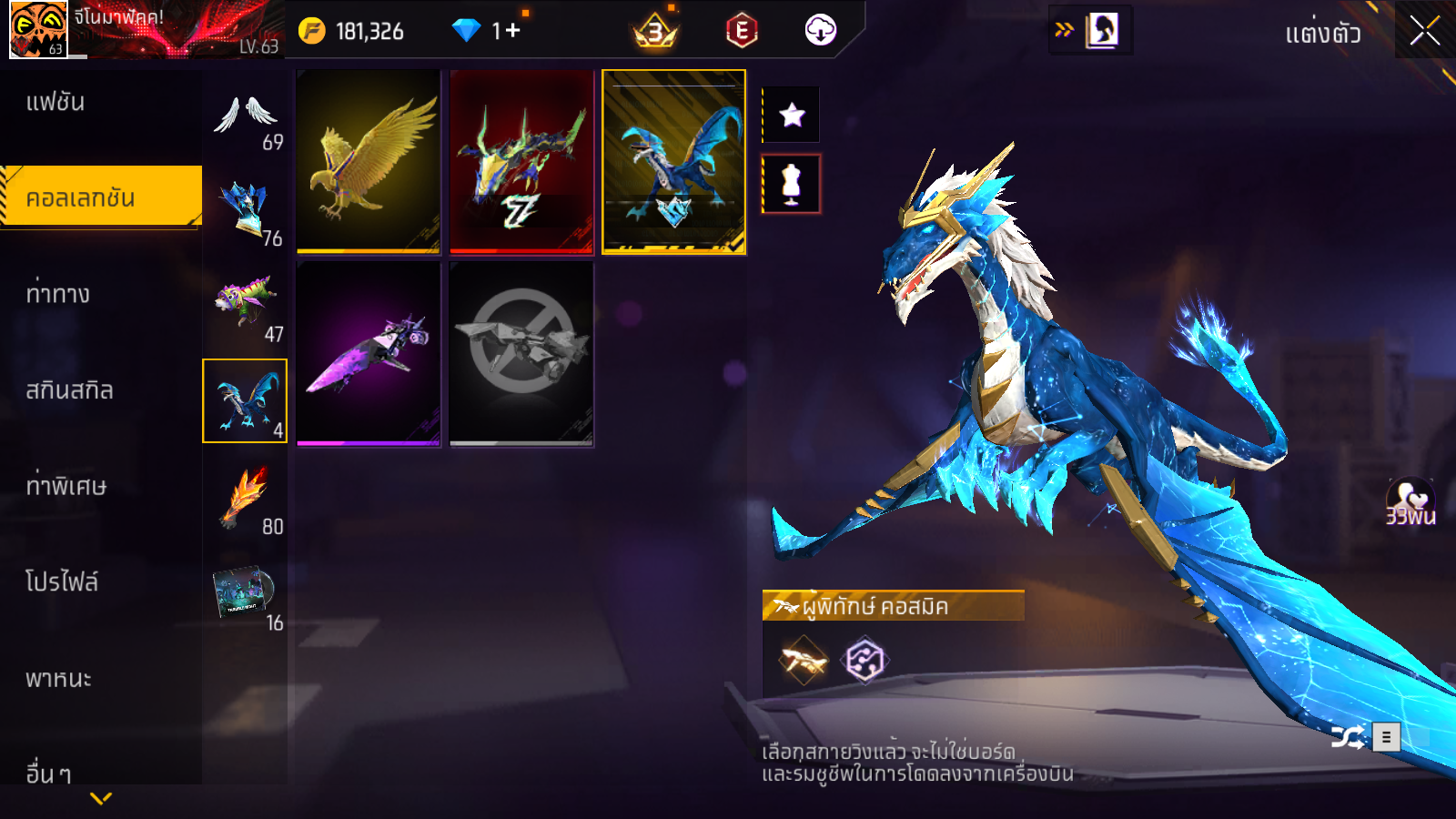The image size is (1456, 819).
Task: Add diamonds with the plus button
Action: (x=512, y=31)
